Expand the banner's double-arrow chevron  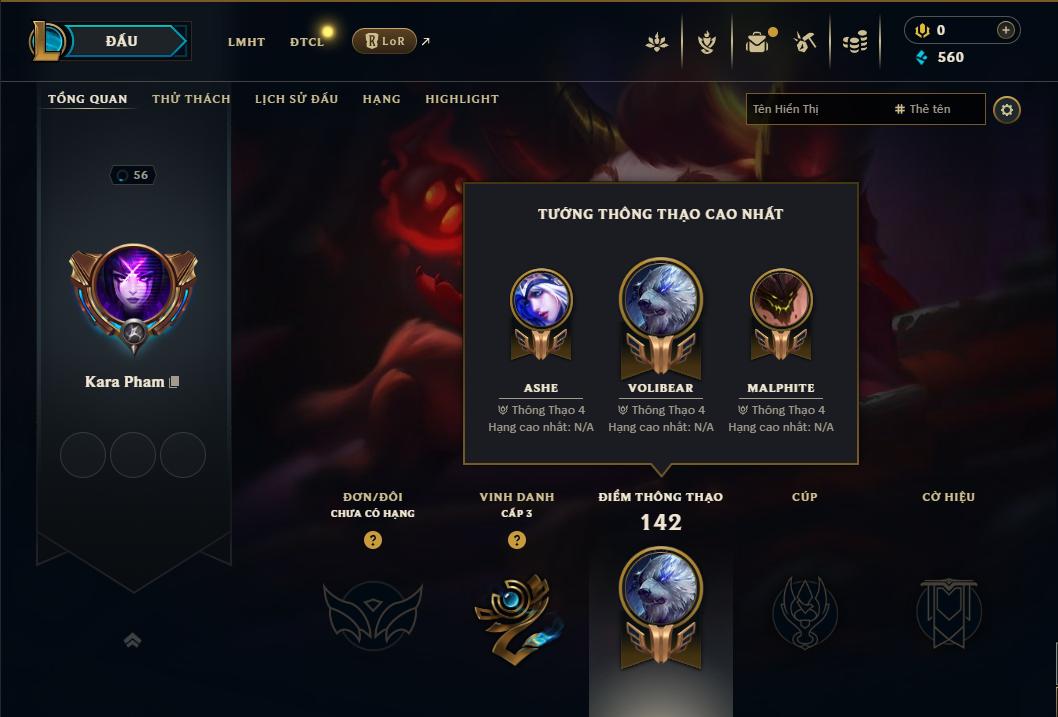click(132, 640)
